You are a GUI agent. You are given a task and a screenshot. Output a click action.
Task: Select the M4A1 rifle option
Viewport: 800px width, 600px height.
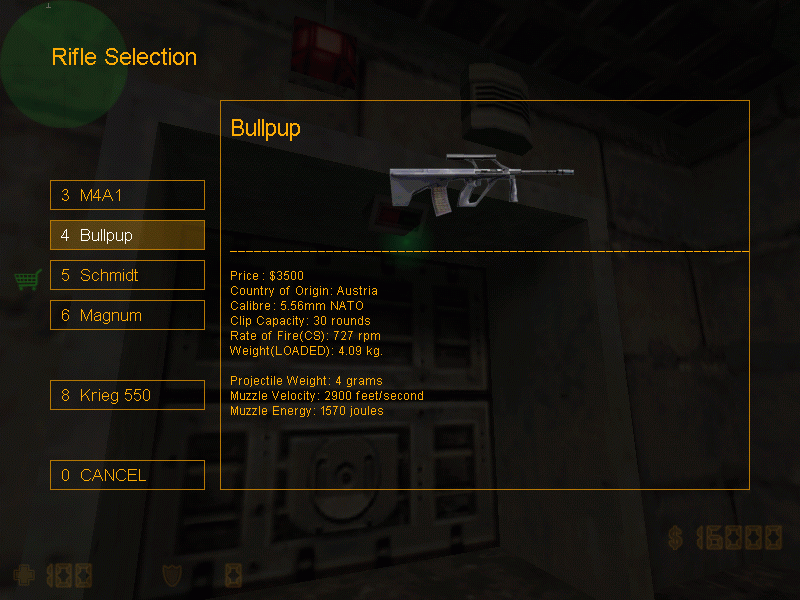pyautogui.click(x=127, y=195)
